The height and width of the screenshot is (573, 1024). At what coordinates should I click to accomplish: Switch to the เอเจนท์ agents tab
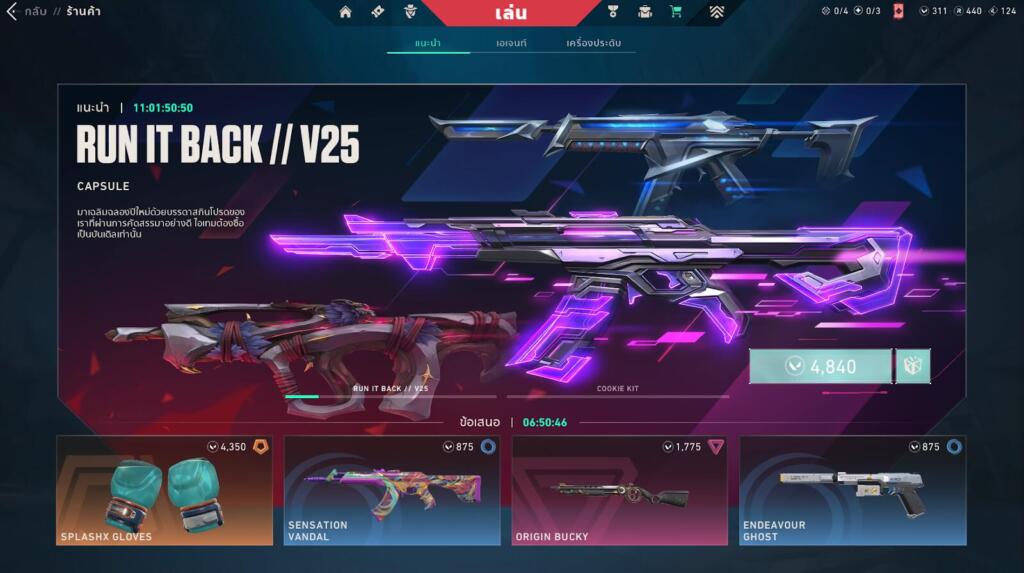tap(511, 43)
